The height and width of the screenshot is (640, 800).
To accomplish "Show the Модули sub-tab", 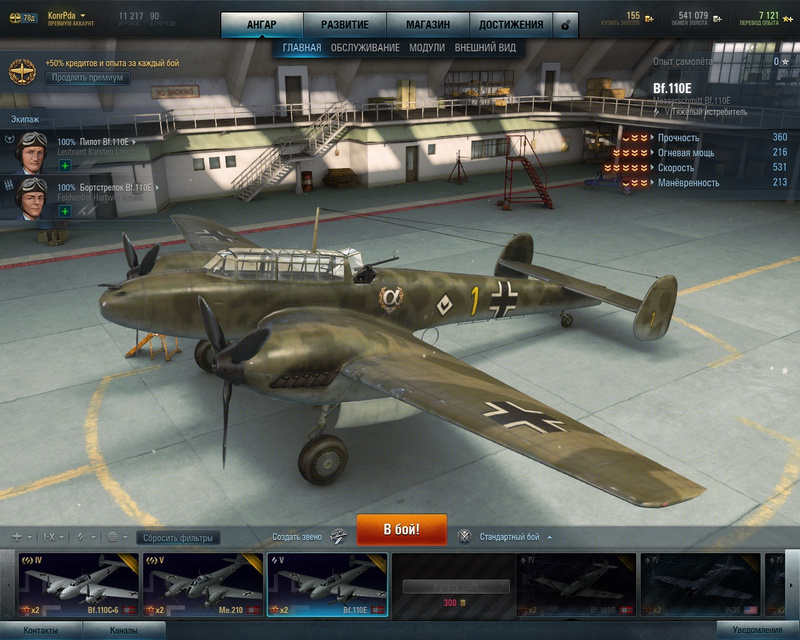I will [x=427, y=47].
